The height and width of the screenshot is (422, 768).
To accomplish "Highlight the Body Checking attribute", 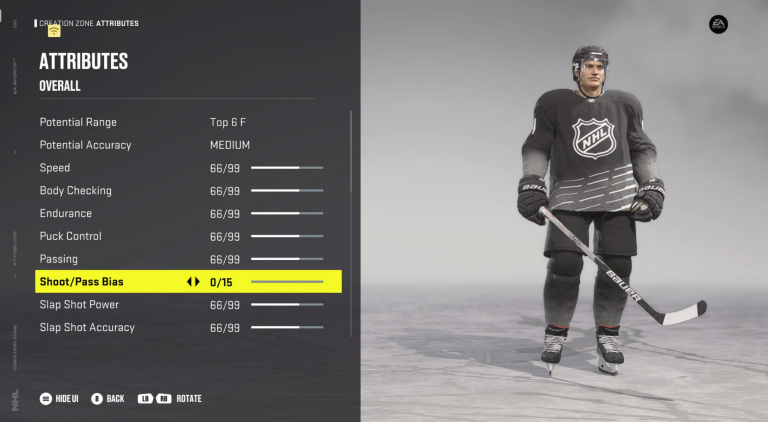I will point(76,191).
